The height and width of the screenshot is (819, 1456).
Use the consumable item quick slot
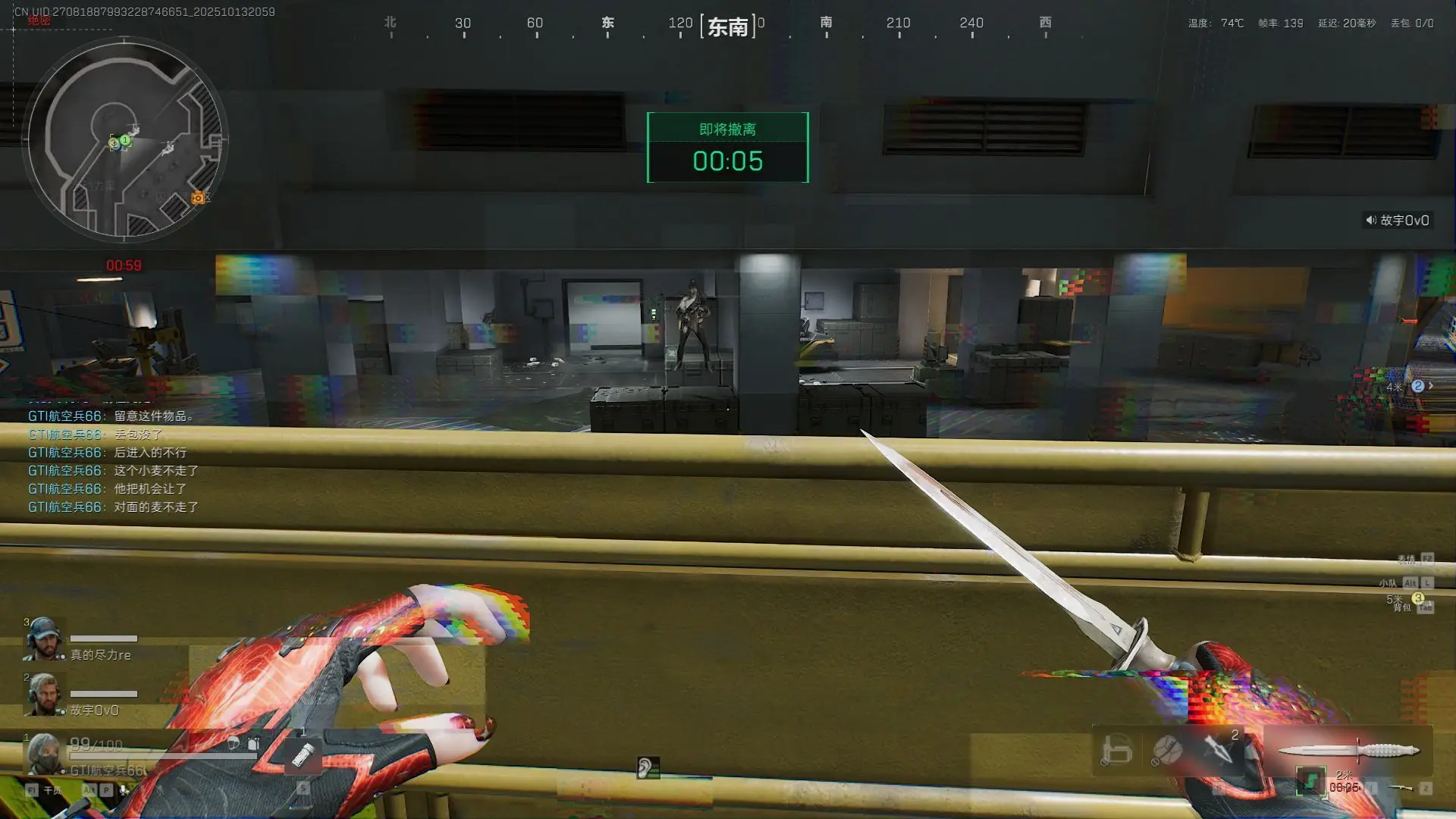[303, 755]
